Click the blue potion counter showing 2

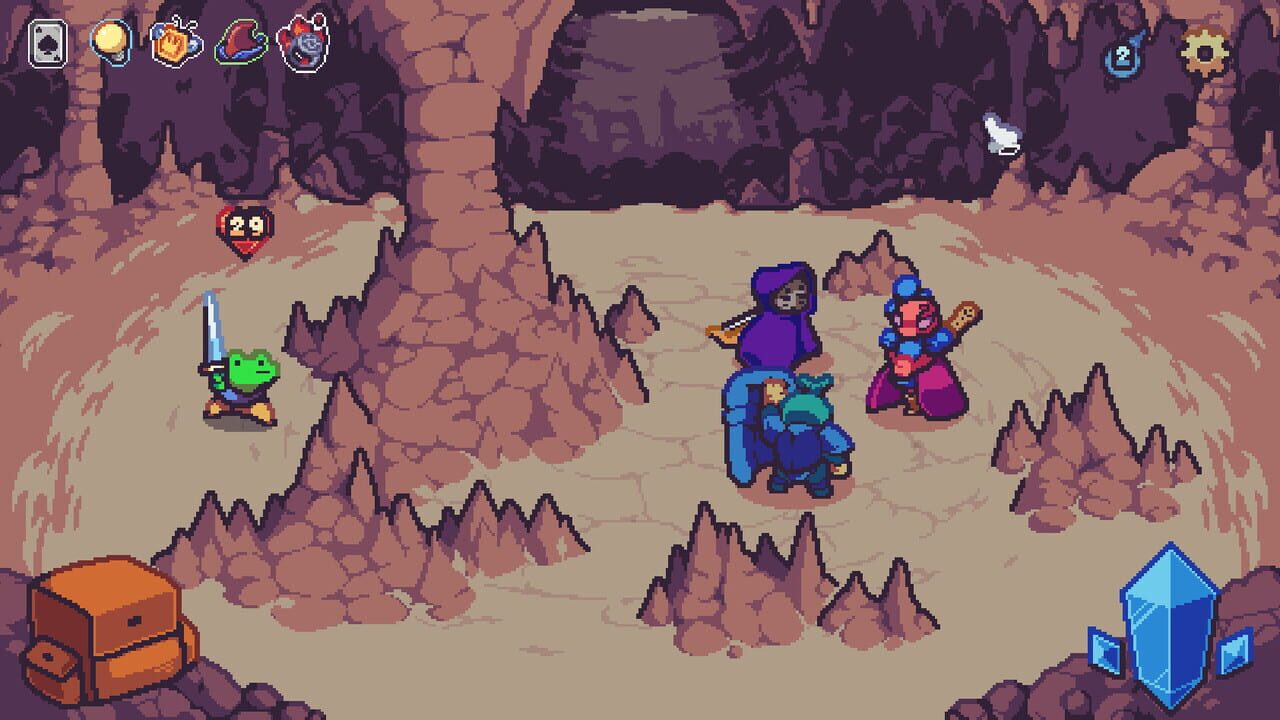1125,57
